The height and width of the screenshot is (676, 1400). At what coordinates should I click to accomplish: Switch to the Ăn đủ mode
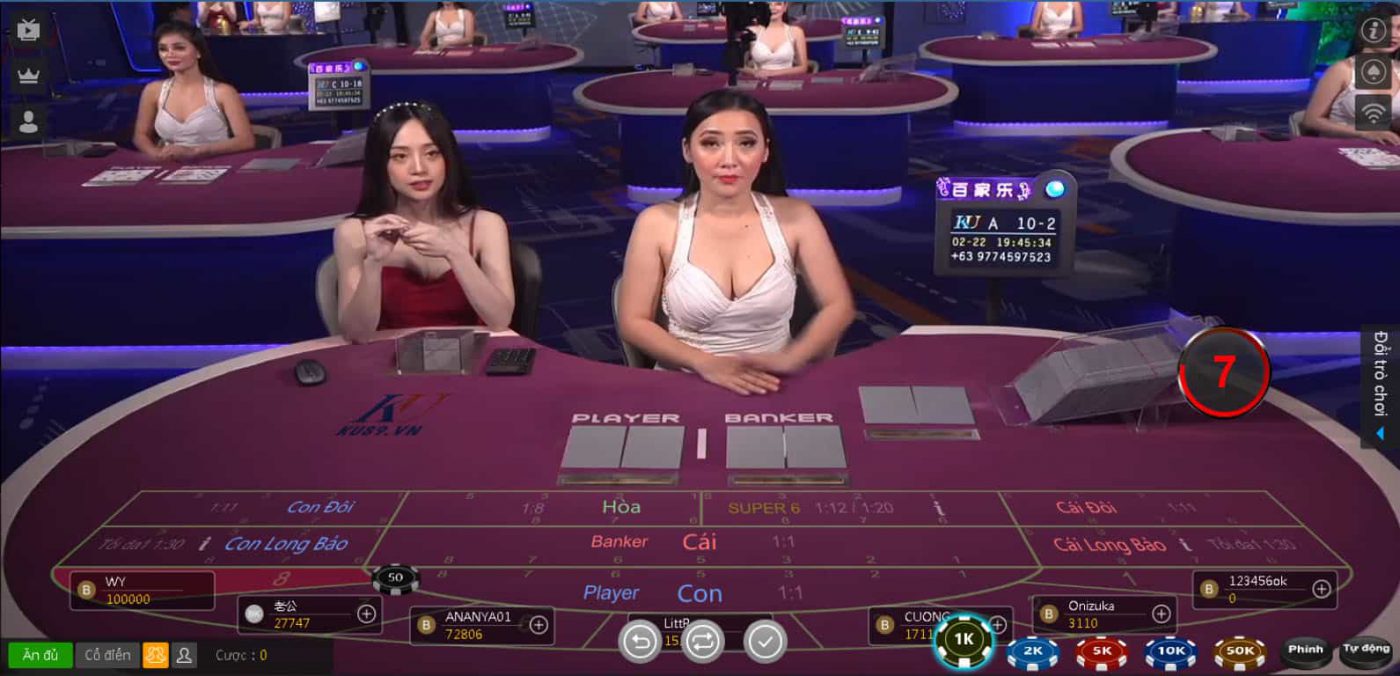coord(40,655)
